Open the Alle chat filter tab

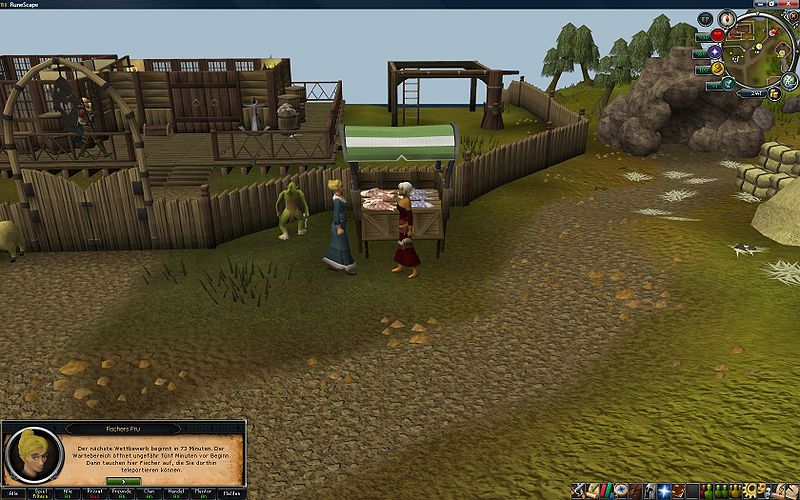click(15, 493)
